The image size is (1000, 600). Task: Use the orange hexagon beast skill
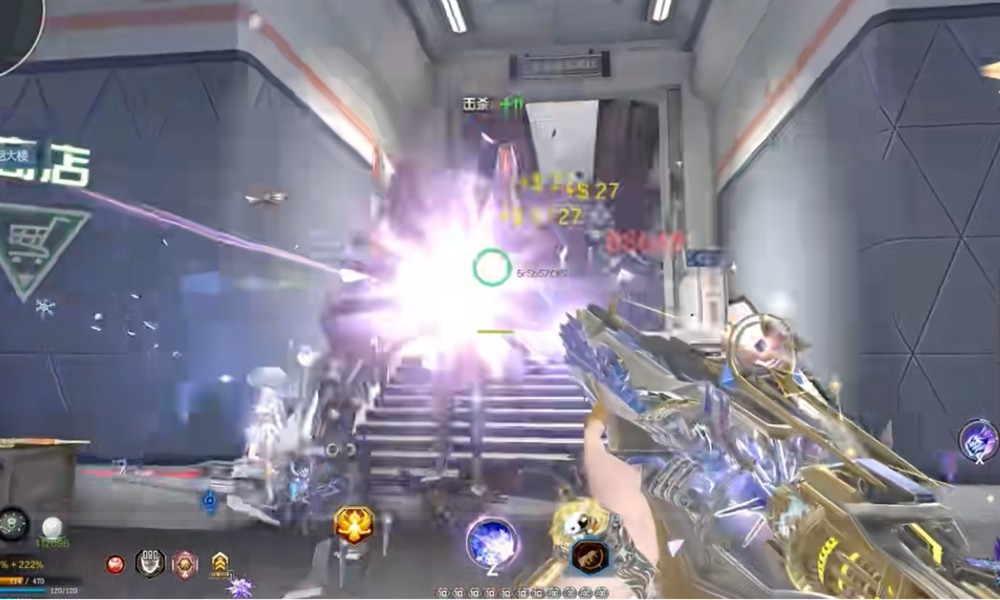point(590,555)
